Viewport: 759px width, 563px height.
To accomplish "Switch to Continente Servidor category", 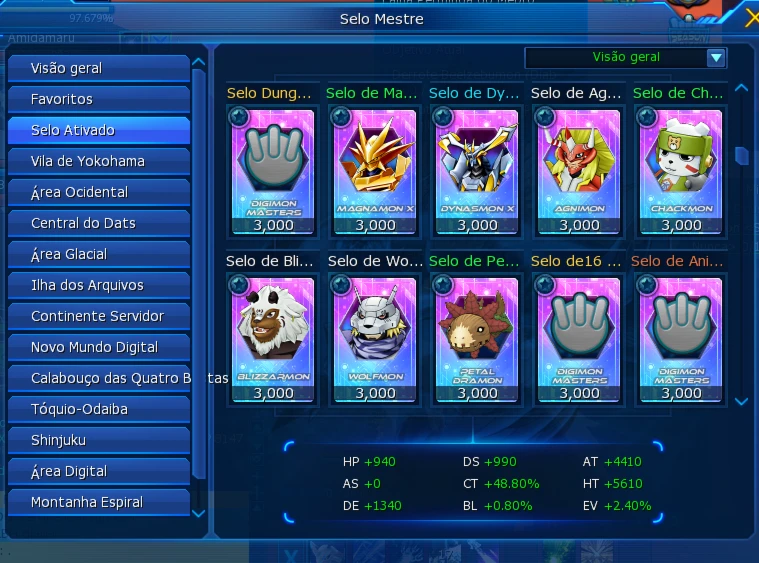I will point(98,316).
